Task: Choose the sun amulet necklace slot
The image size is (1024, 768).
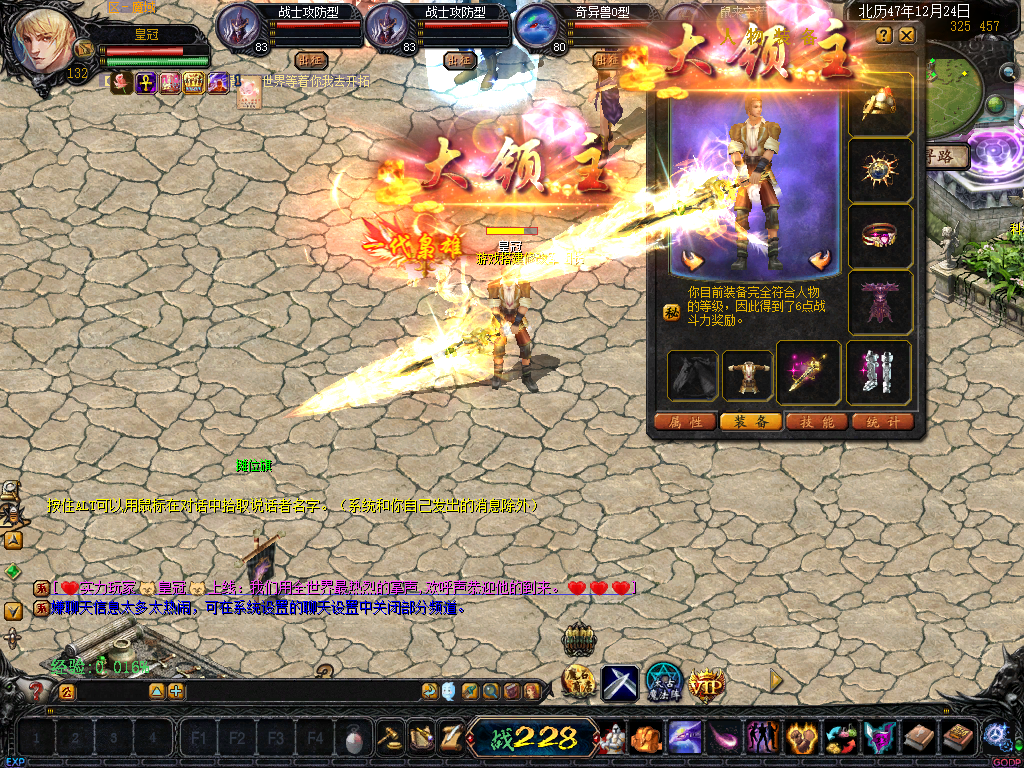Action: [x=880, y=170]
